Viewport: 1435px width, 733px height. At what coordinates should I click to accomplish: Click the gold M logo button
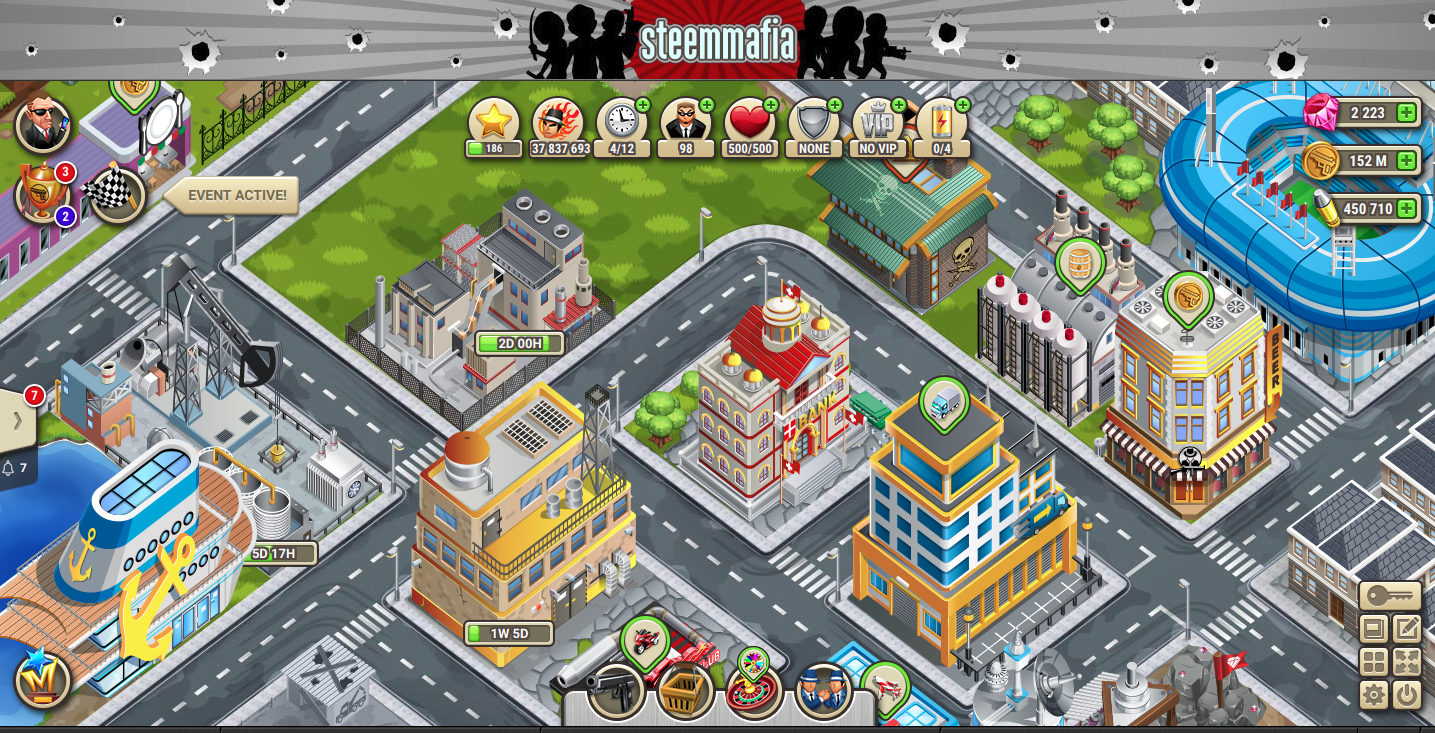pos(43,681)
